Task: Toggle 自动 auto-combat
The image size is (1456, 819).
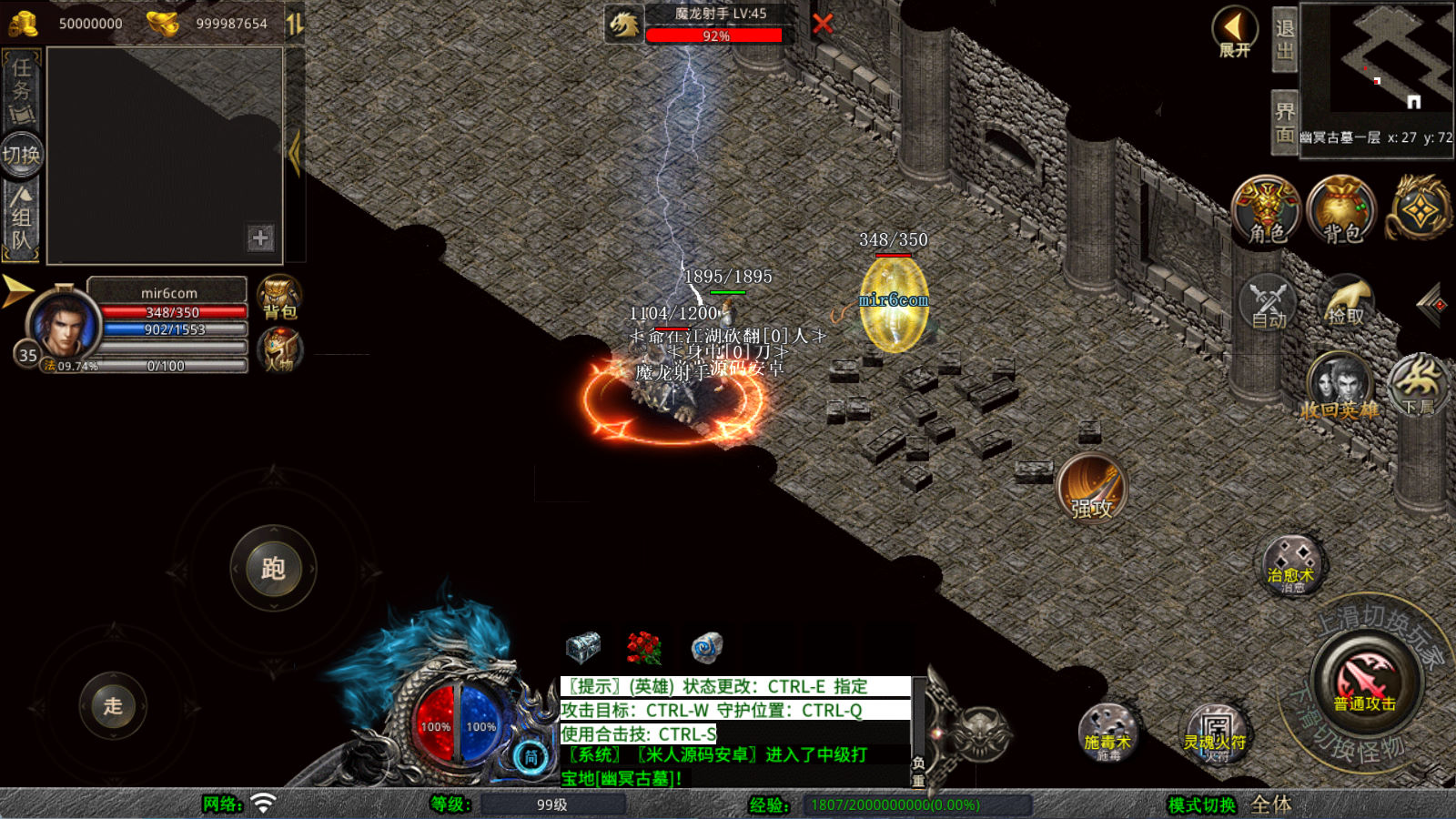Action: pyautogui.click(x=1268, y=302)
